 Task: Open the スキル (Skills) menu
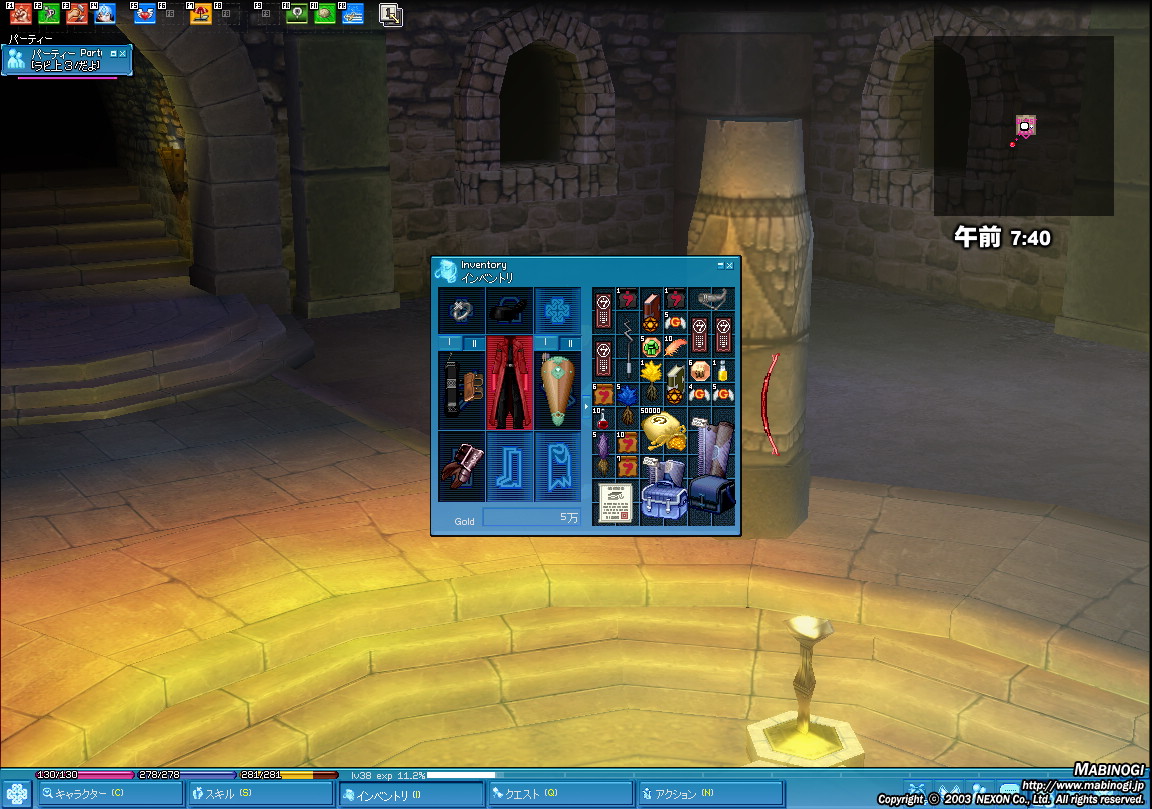click(260, 794)
